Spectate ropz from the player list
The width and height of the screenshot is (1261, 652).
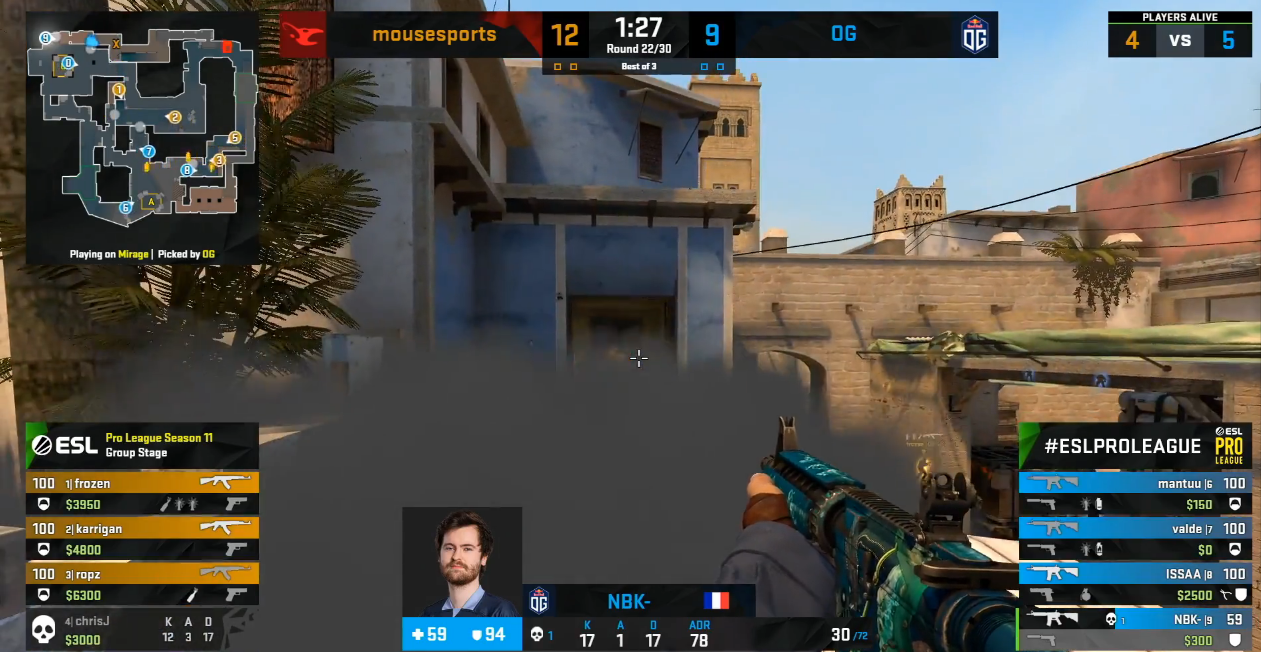click(142, 583)
